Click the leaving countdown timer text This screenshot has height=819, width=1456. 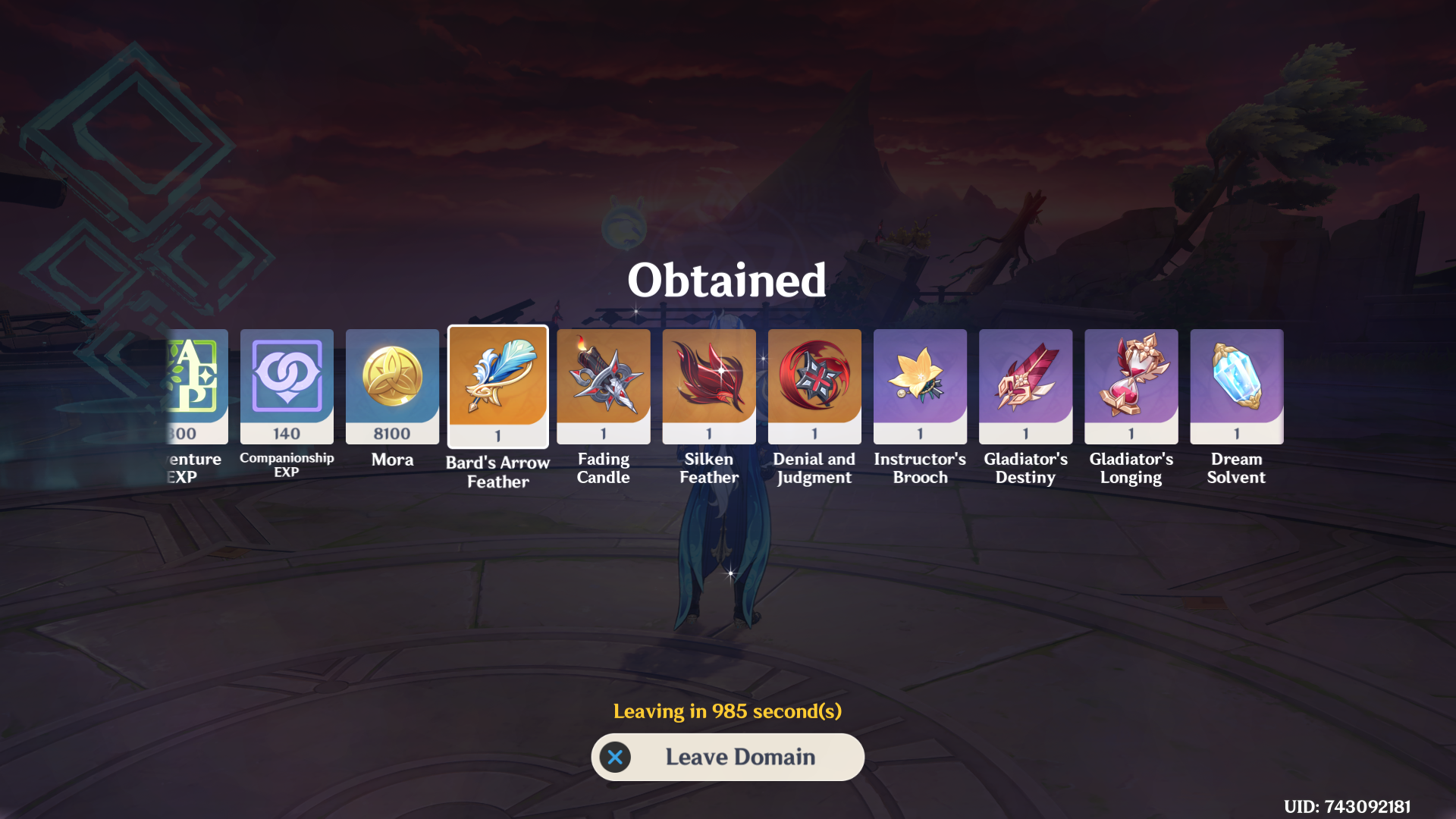(x=727, y=711)
